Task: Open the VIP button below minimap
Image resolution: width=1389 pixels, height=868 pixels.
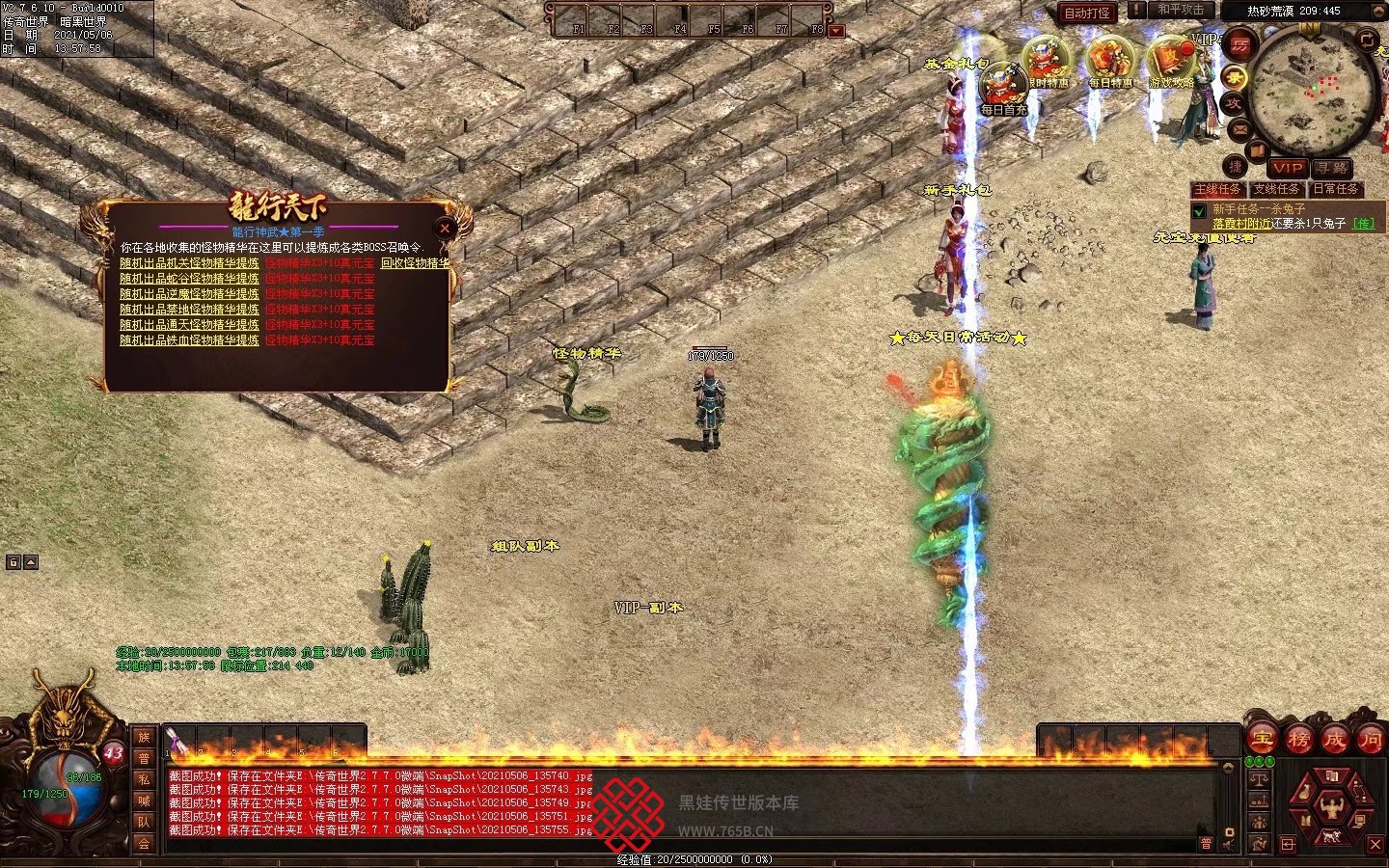Action: click(1287, 168)
